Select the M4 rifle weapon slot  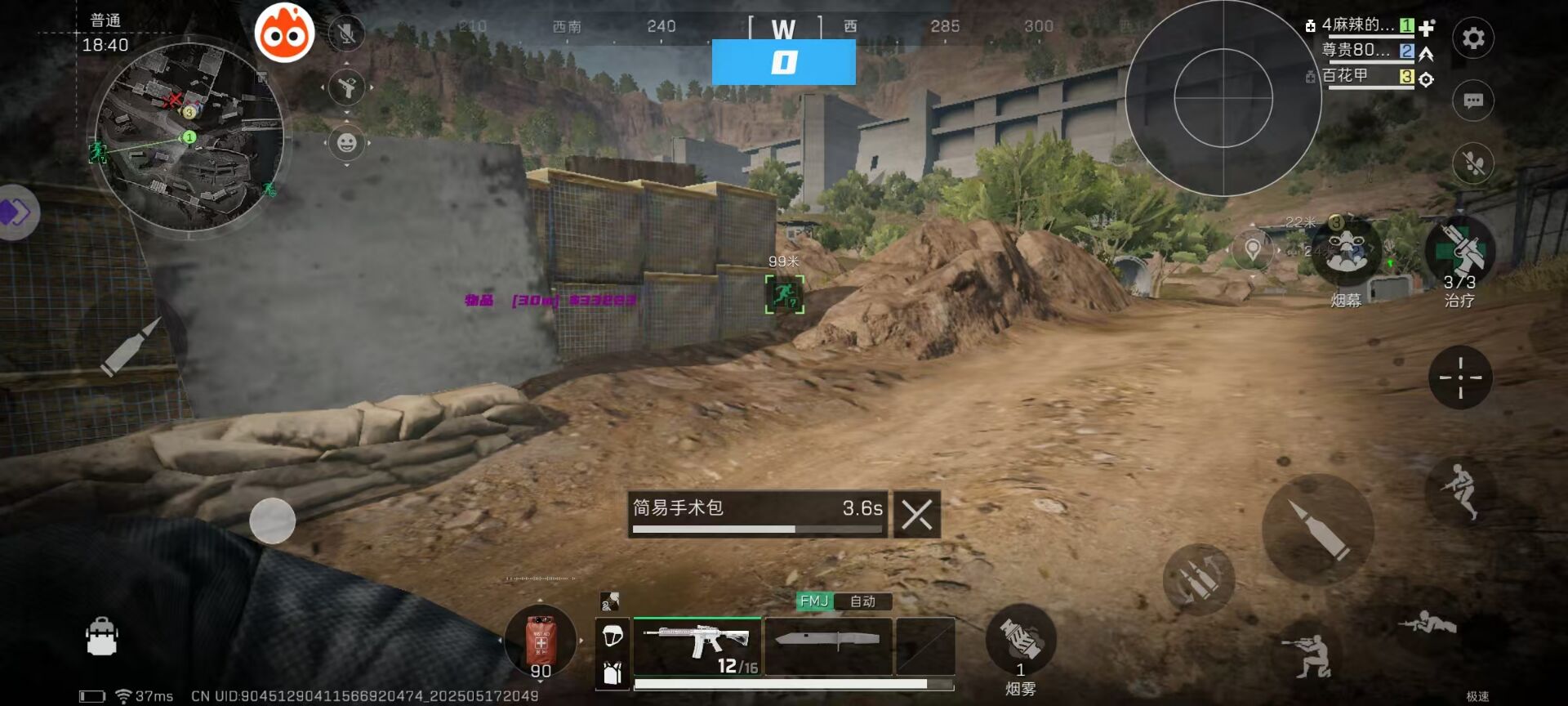coord(697,646)
